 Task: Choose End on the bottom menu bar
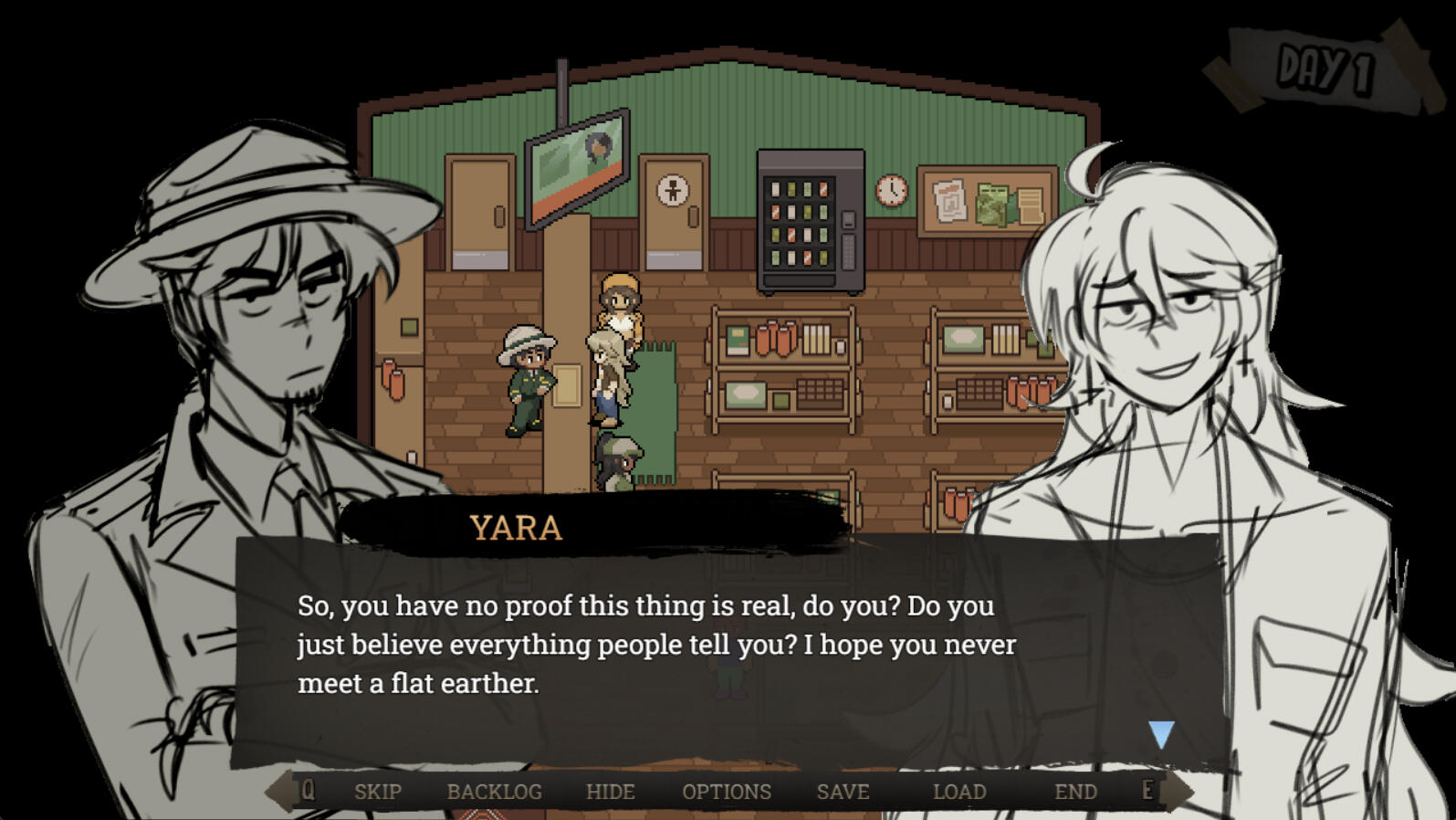[1075, 792]
